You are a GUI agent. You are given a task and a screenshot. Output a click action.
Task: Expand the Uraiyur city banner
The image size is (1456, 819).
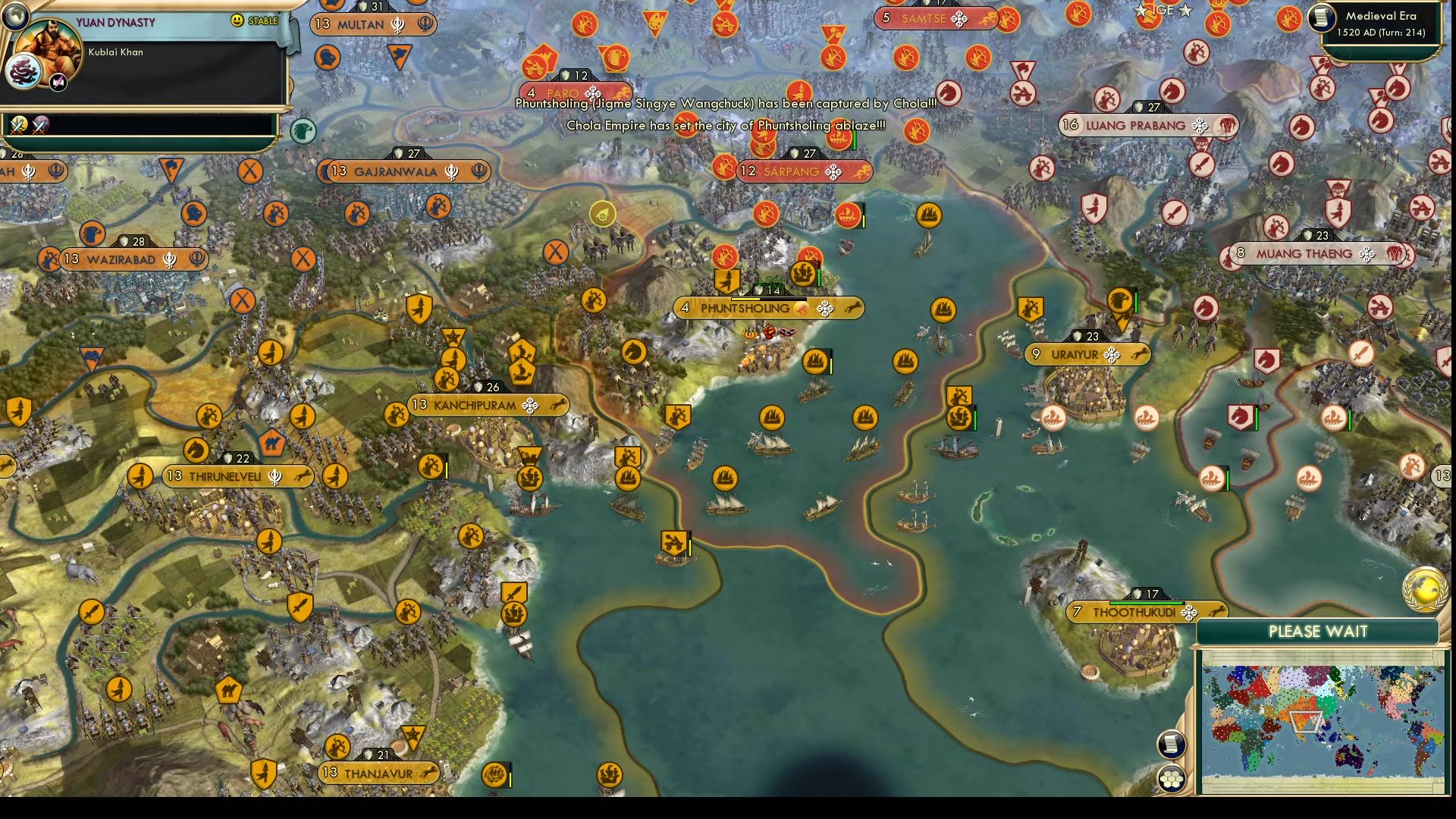coord(1087,353)
